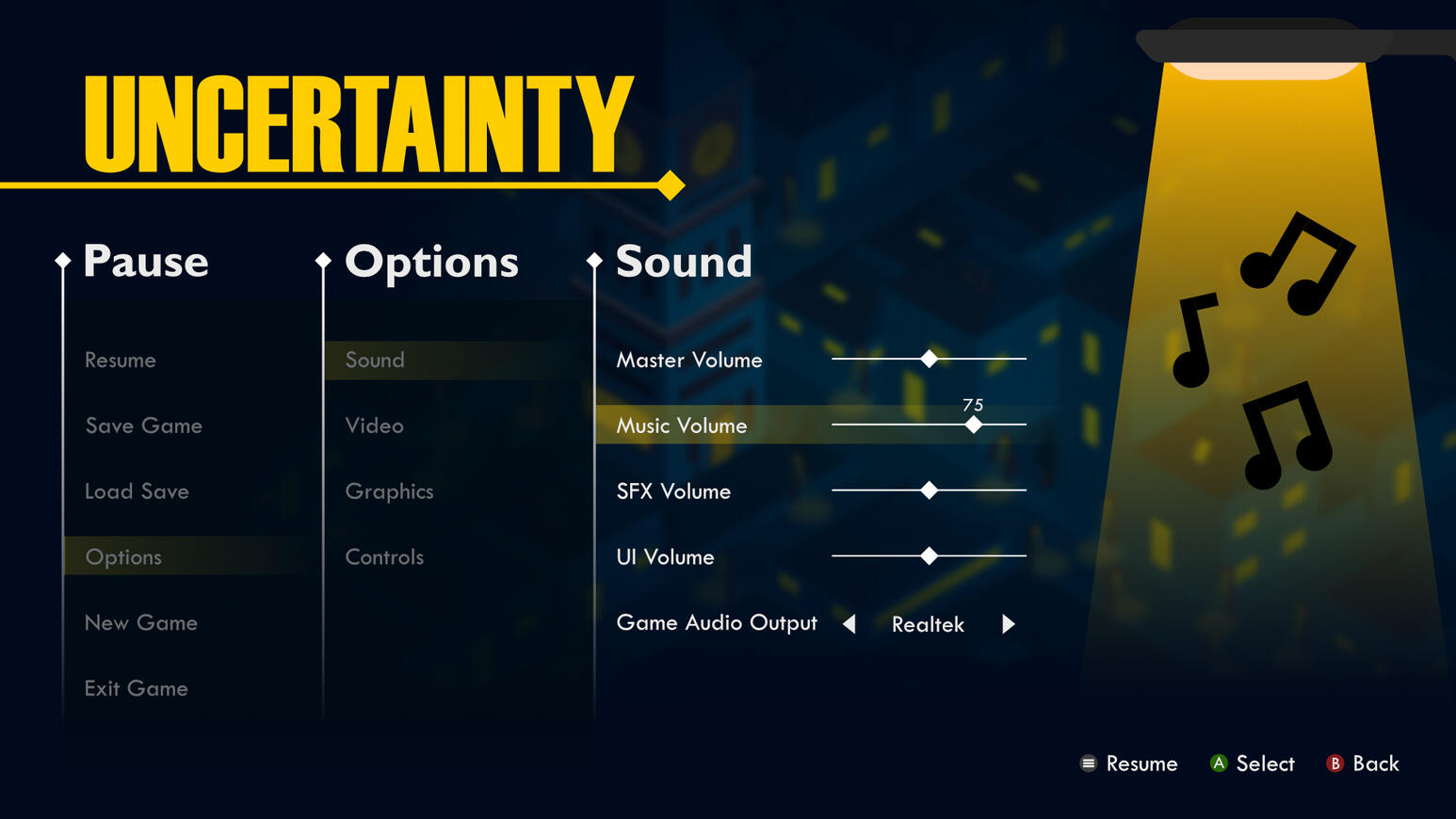Screen dimensions: 1456x819
Task: Choose Exit Game
Action: click(x=137, y=689)
